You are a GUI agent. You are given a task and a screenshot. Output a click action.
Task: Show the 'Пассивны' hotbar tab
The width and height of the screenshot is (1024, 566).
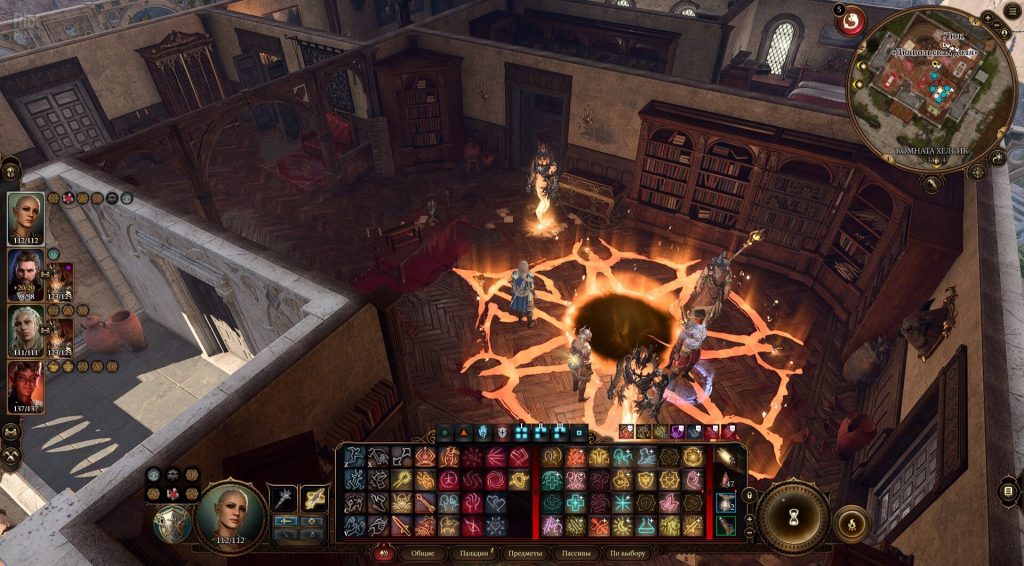577,553
